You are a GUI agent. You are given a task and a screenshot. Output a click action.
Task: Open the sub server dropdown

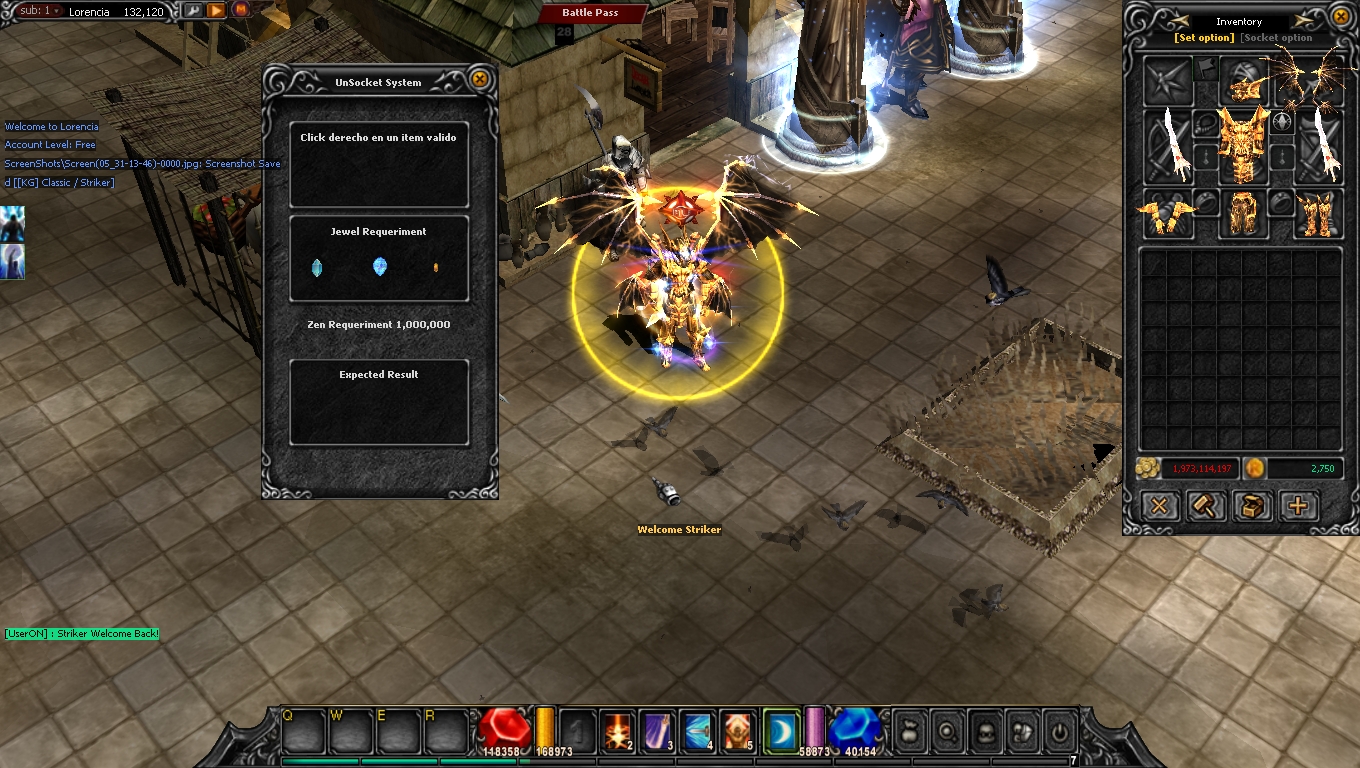pos(38,11)
